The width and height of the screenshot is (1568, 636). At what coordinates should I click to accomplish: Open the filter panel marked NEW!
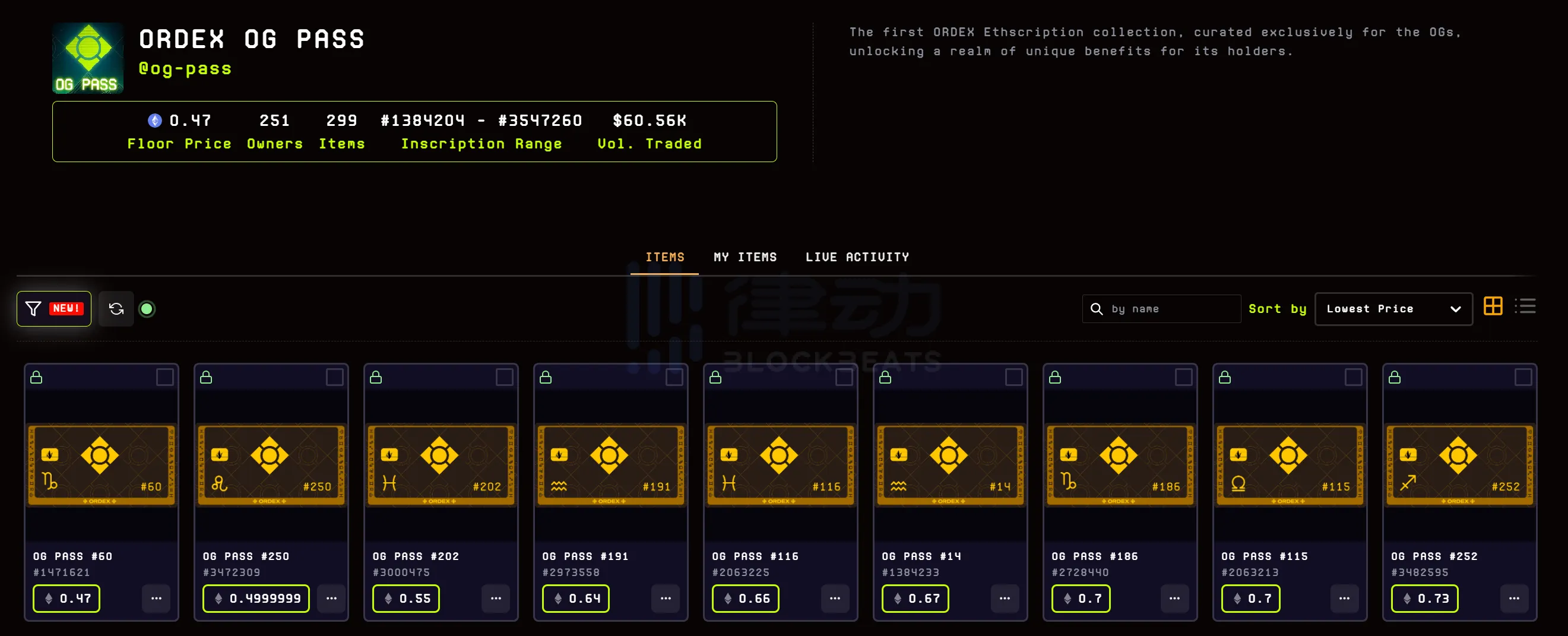click(53, 309)
